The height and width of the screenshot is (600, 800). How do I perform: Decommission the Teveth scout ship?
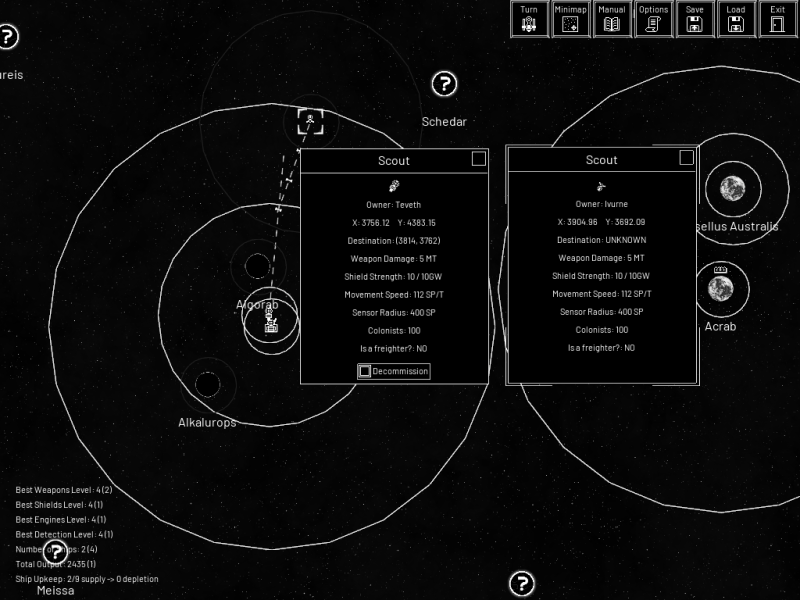394,371
